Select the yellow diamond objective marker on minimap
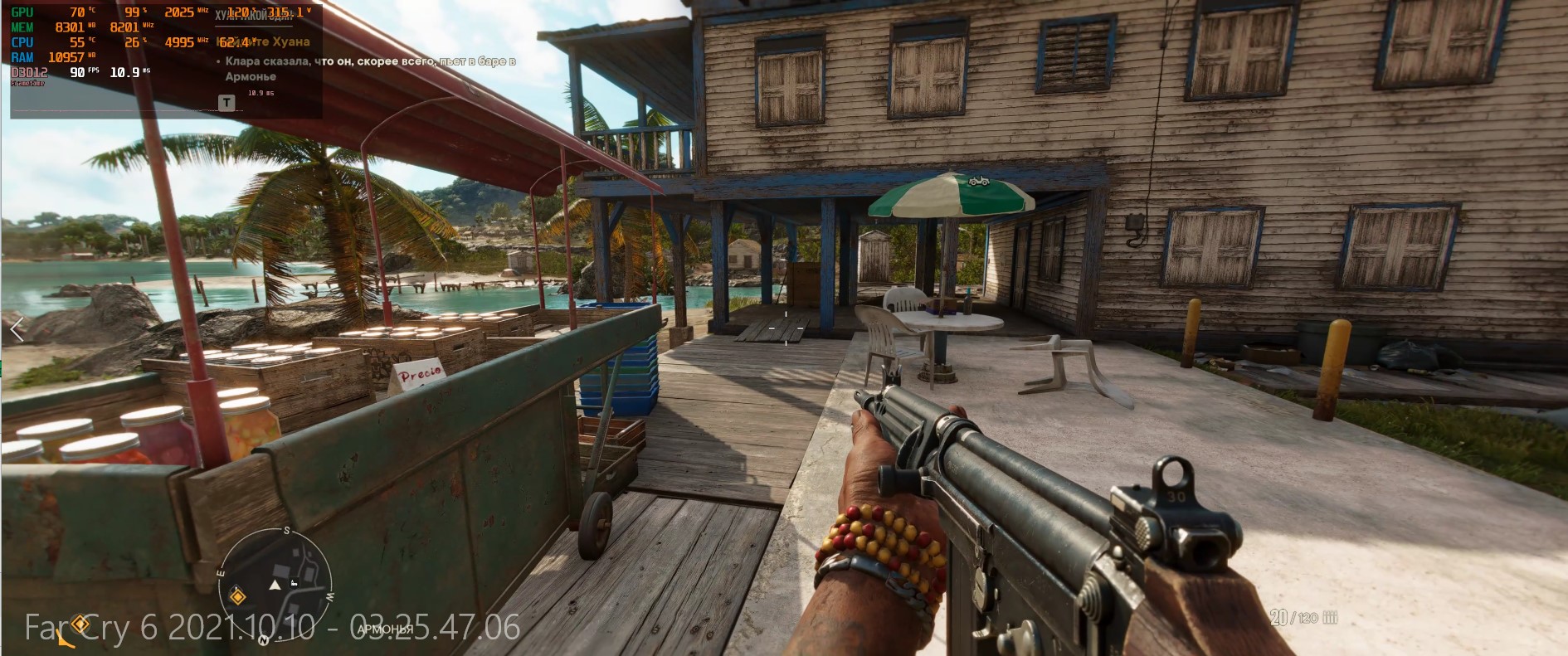The height and width of the screenshot is (656, 1568). [x=237, y=596]
